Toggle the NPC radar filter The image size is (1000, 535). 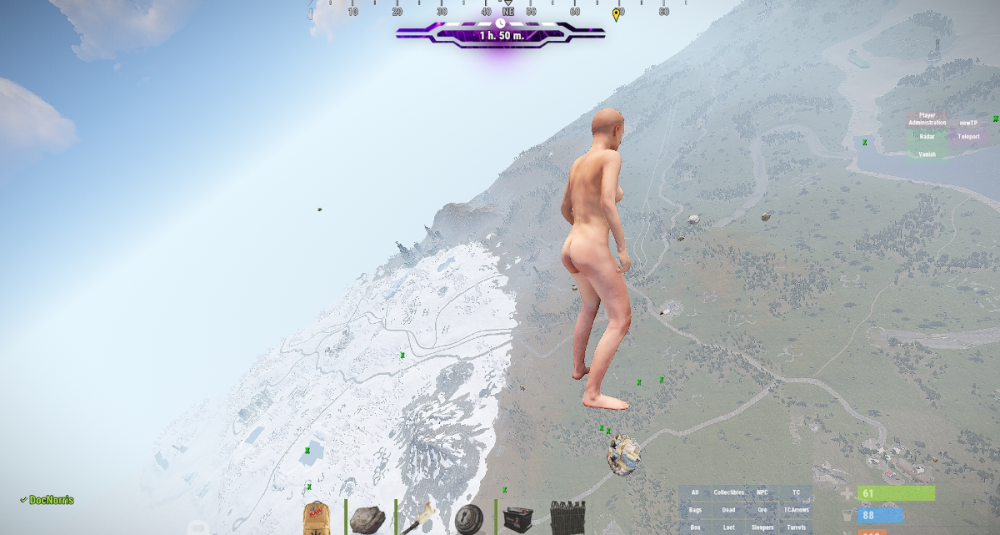[762, 493]
